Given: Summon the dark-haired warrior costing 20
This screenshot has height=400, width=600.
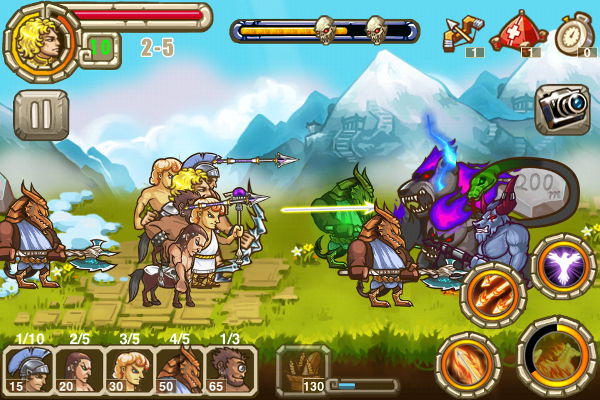Looking at the screenshot, I should click(x=80, y=370).
